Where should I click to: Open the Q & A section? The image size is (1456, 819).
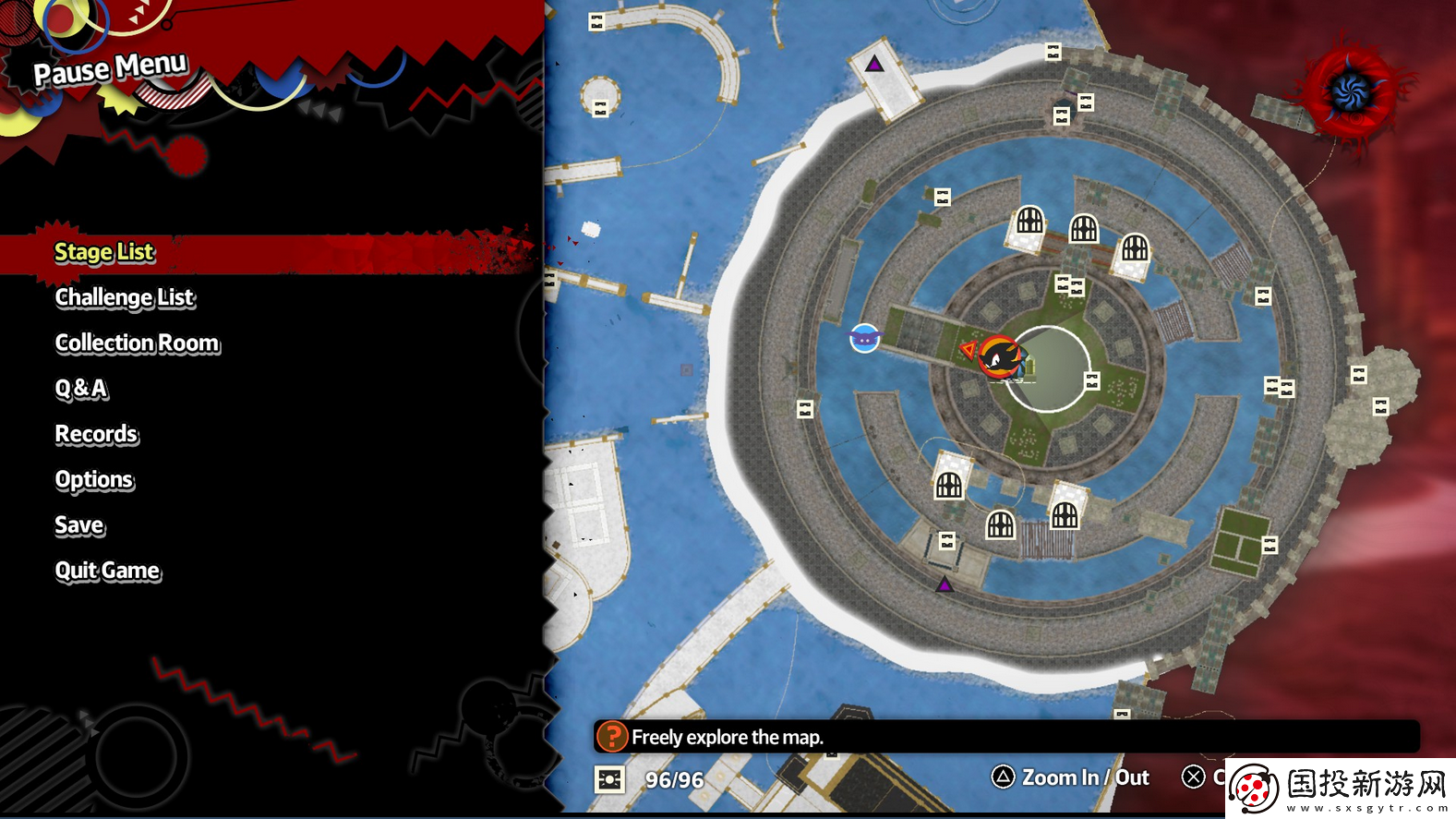point(81,389)
